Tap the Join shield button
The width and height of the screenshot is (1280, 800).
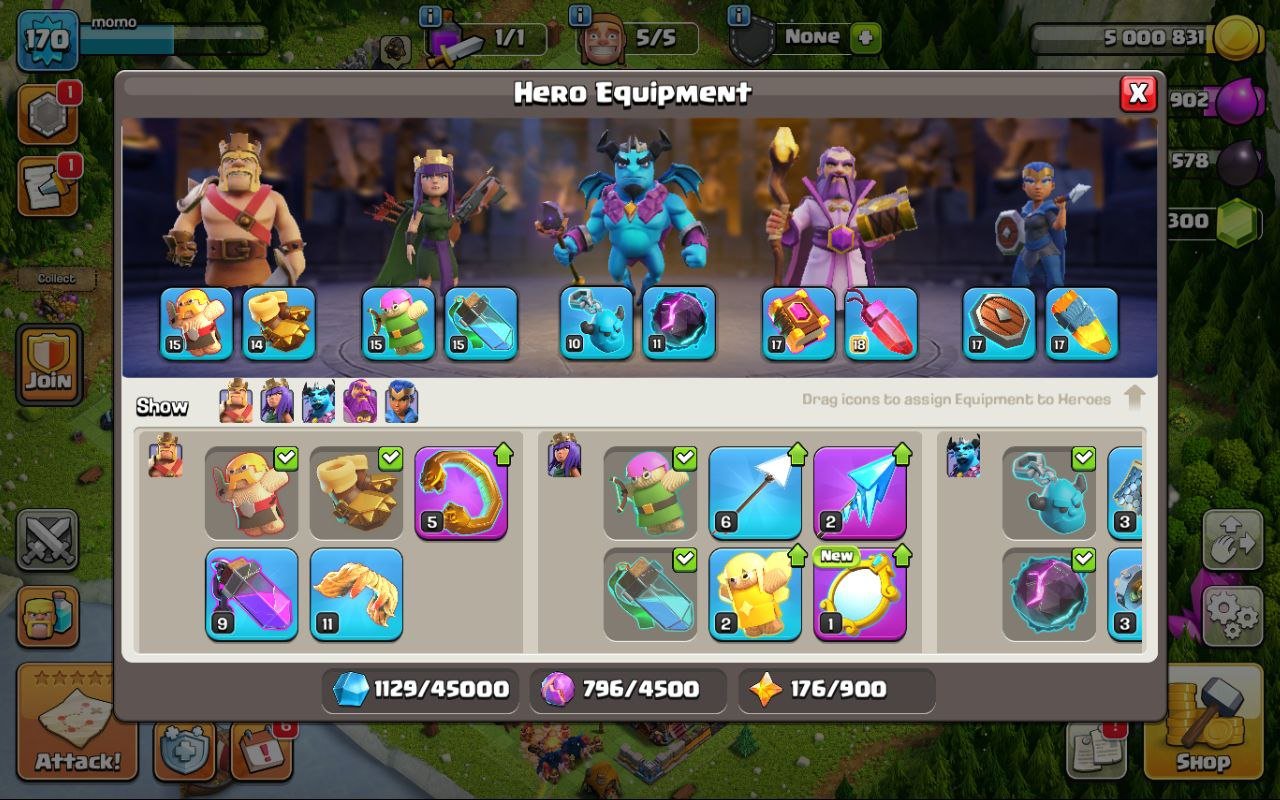click(48, 365)
